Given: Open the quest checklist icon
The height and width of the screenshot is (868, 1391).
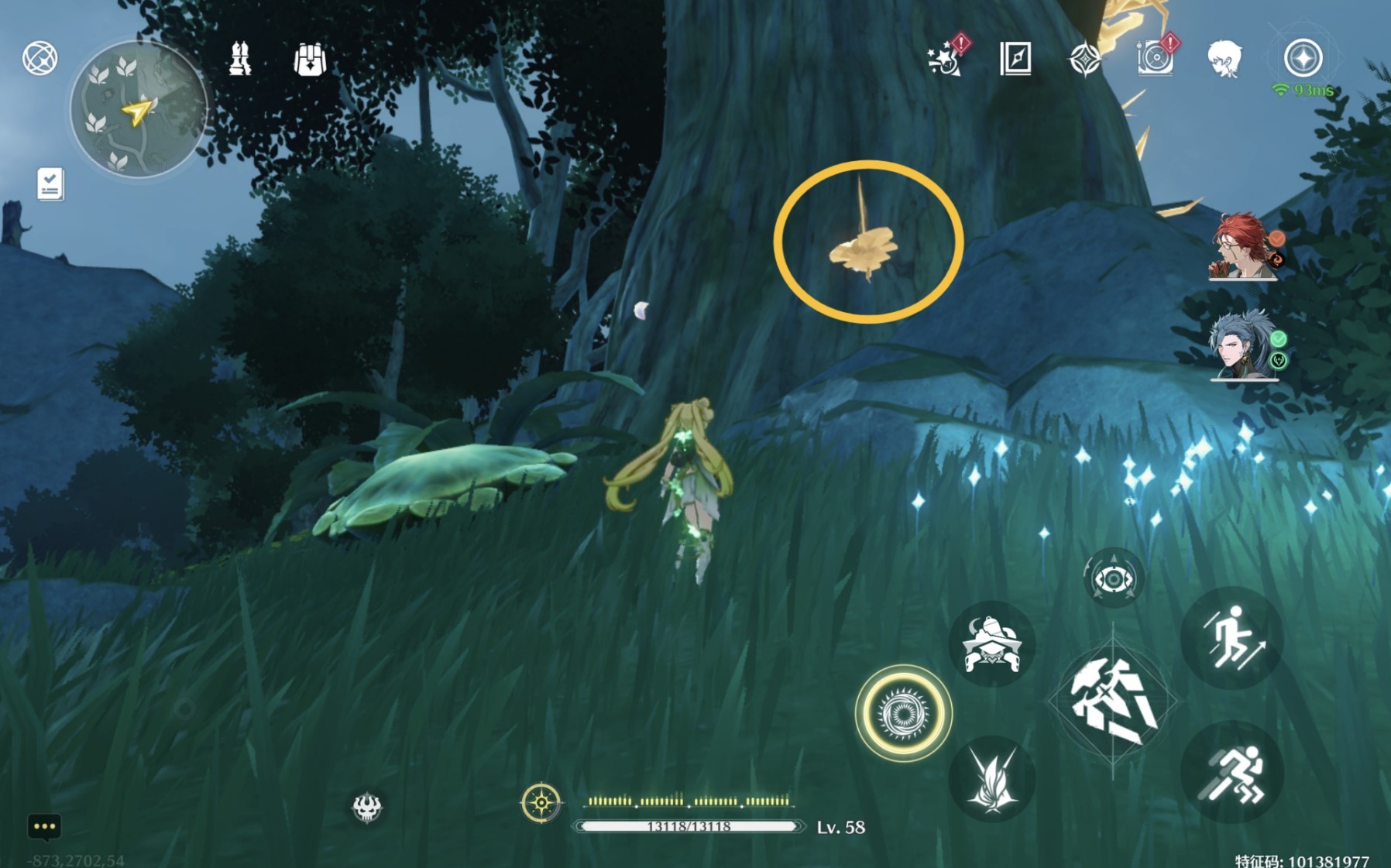Looking at the screenshot, I should click(50, 184).
